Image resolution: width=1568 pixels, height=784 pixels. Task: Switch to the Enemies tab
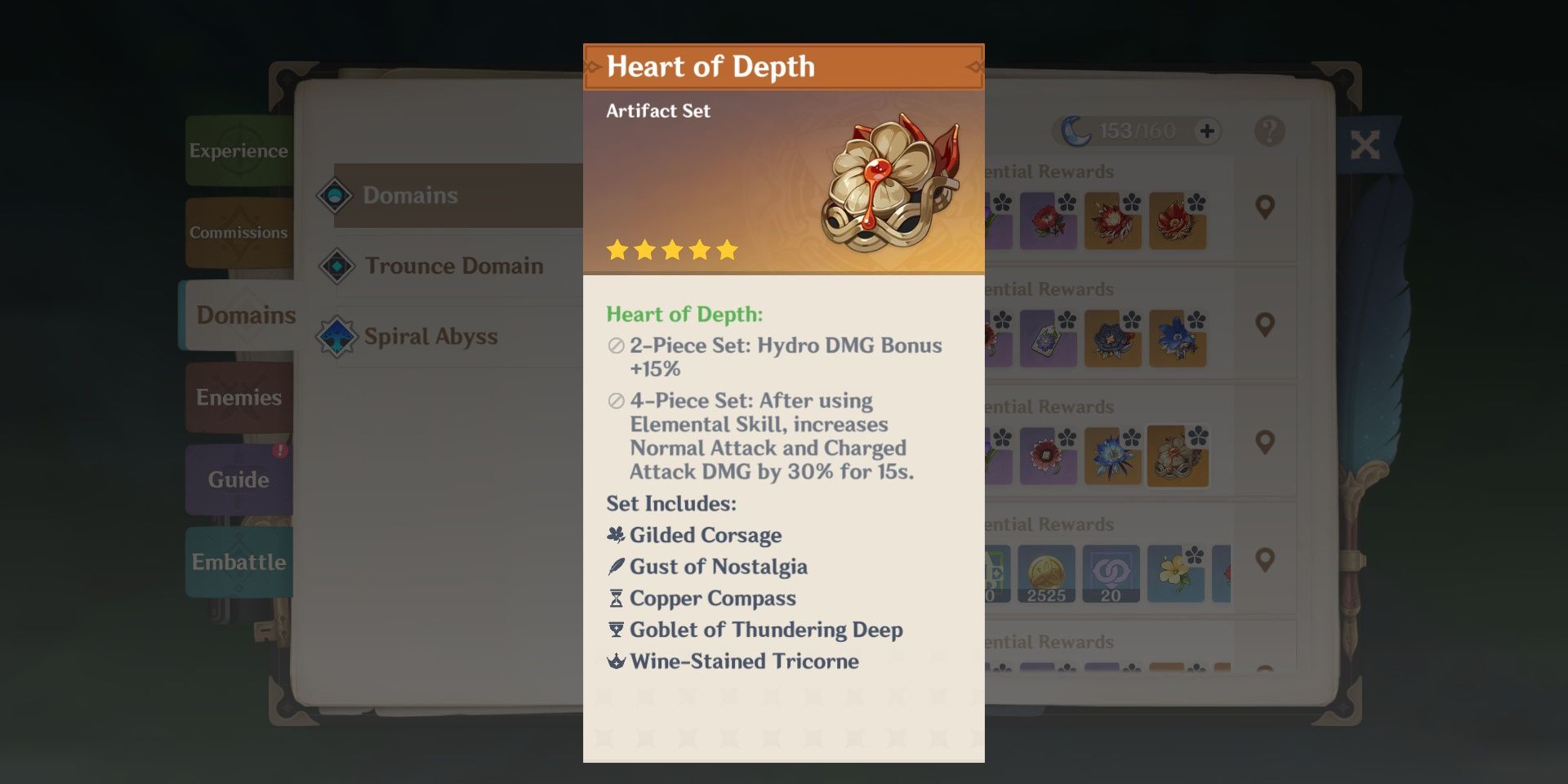coord(238,398)
